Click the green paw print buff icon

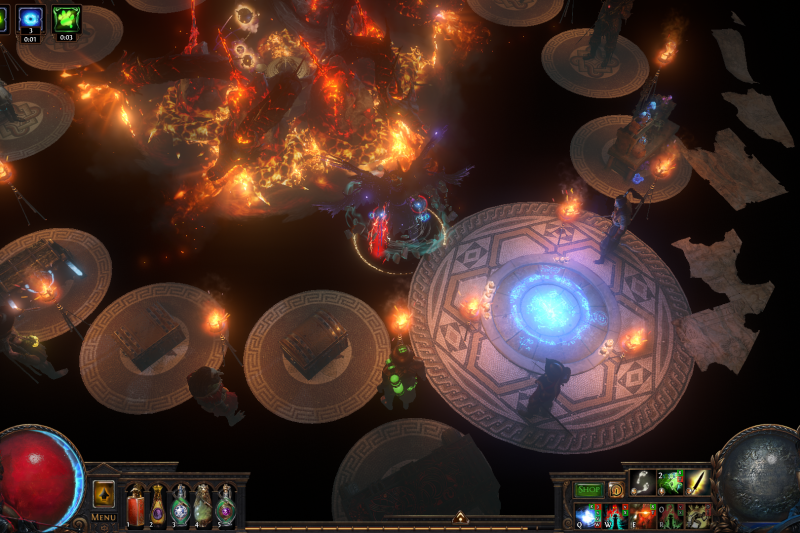click(66, 17)
